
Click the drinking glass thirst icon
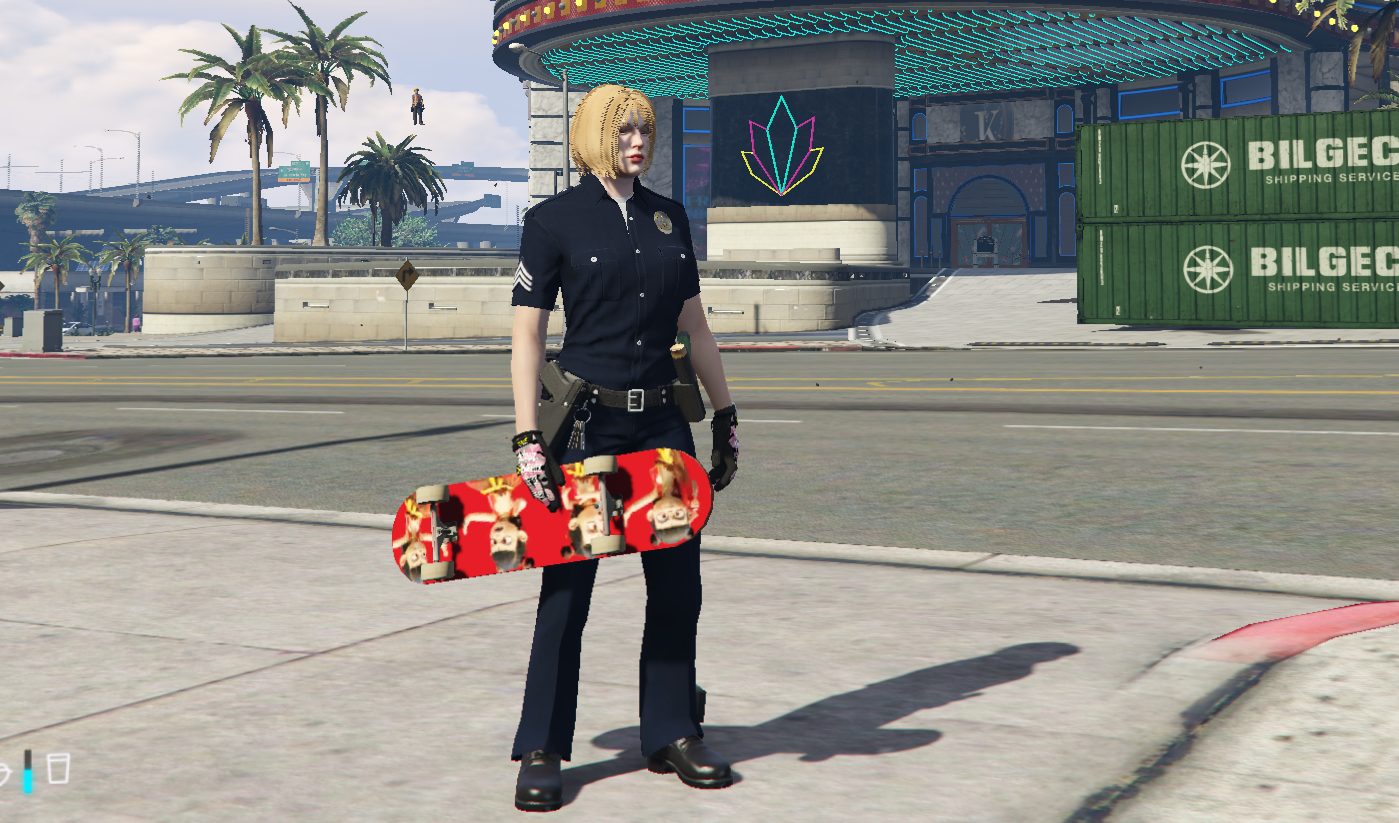58,769
